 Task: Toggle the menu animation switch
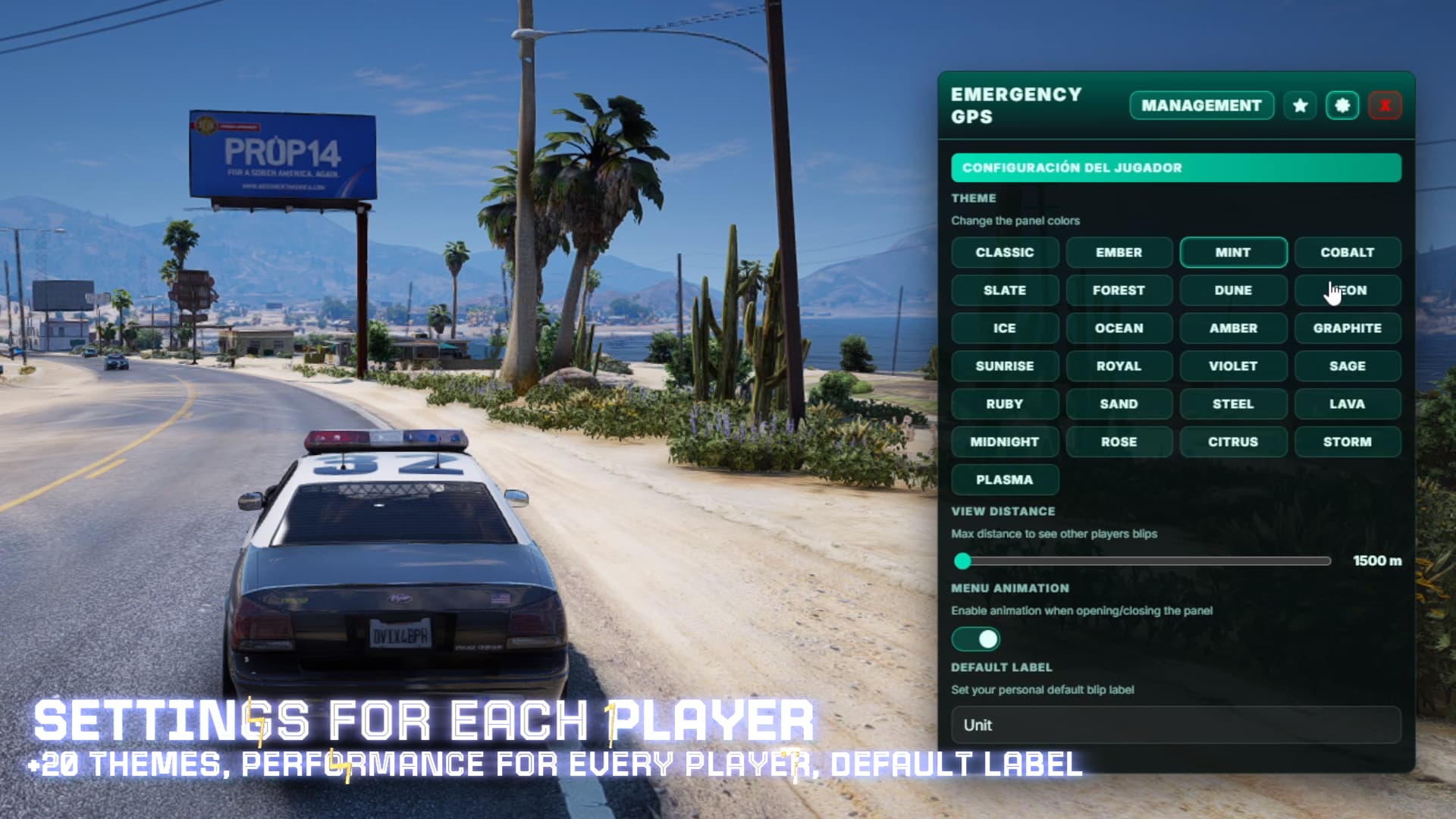(976, 639)
